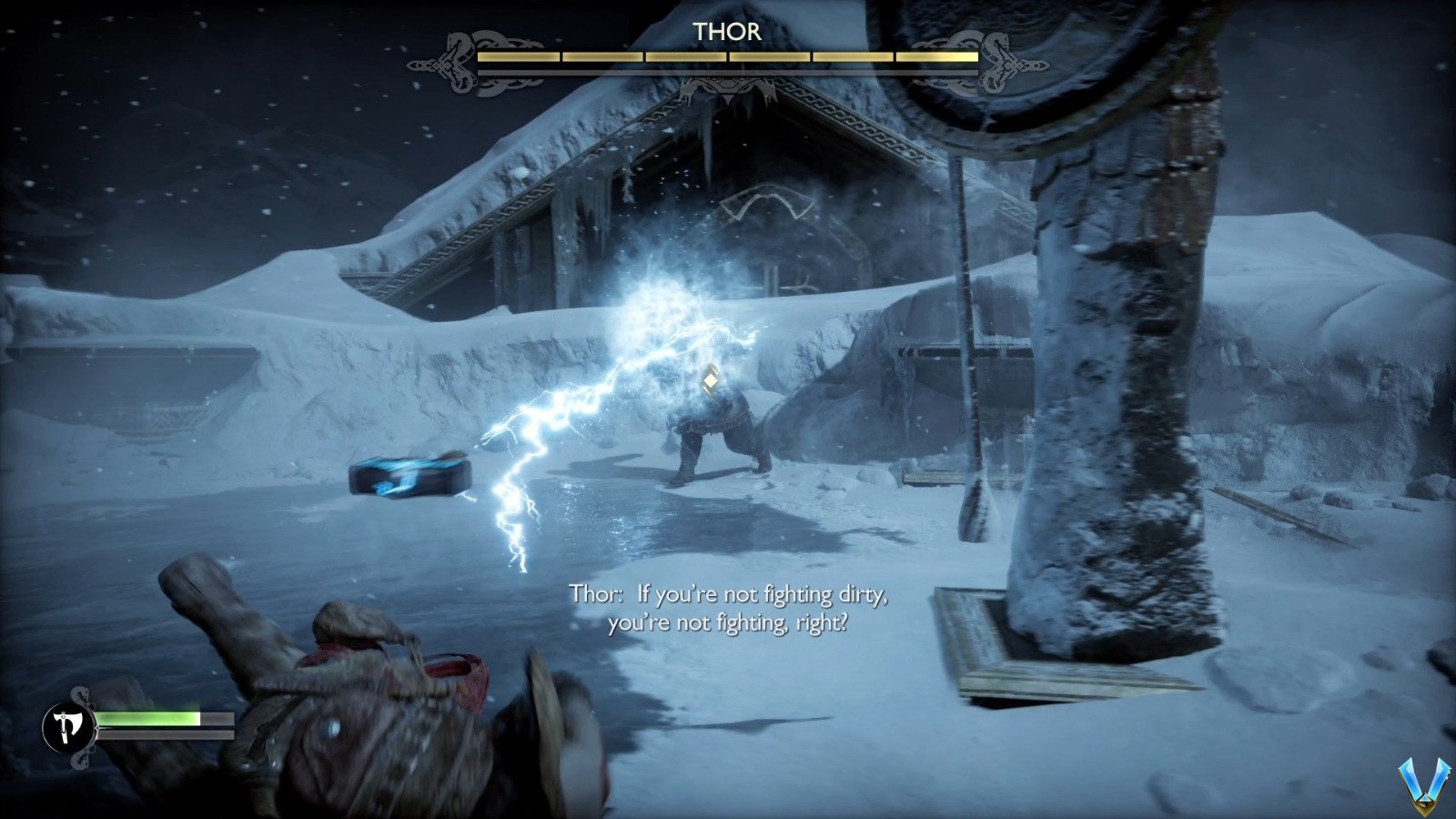
Task: Click Thor's subtitle dialogue text
Action: pos(729,610)
